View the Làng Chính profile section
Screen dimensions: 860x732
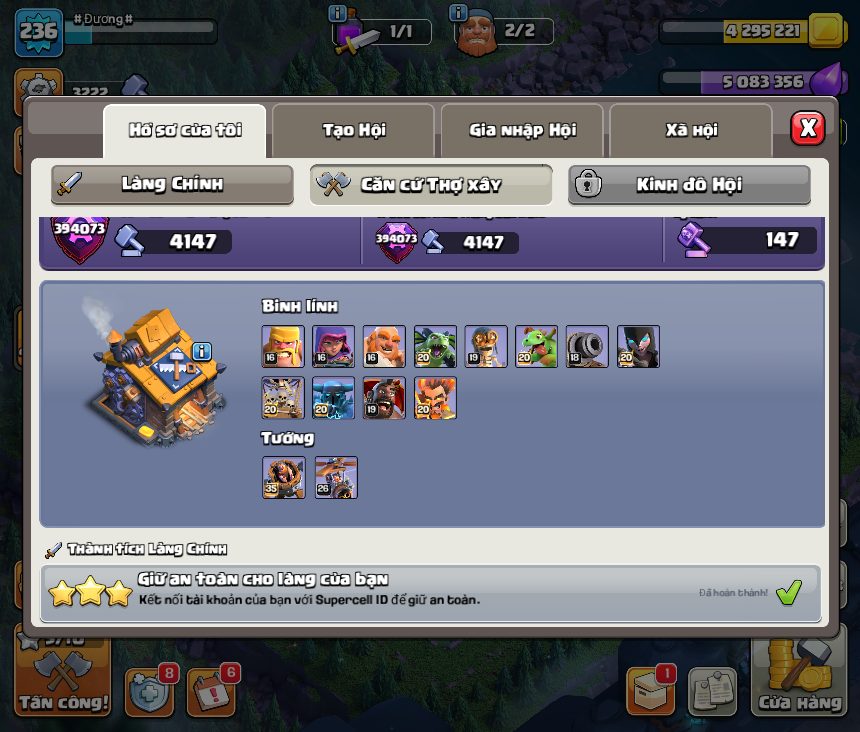click(x=172, y=184)
